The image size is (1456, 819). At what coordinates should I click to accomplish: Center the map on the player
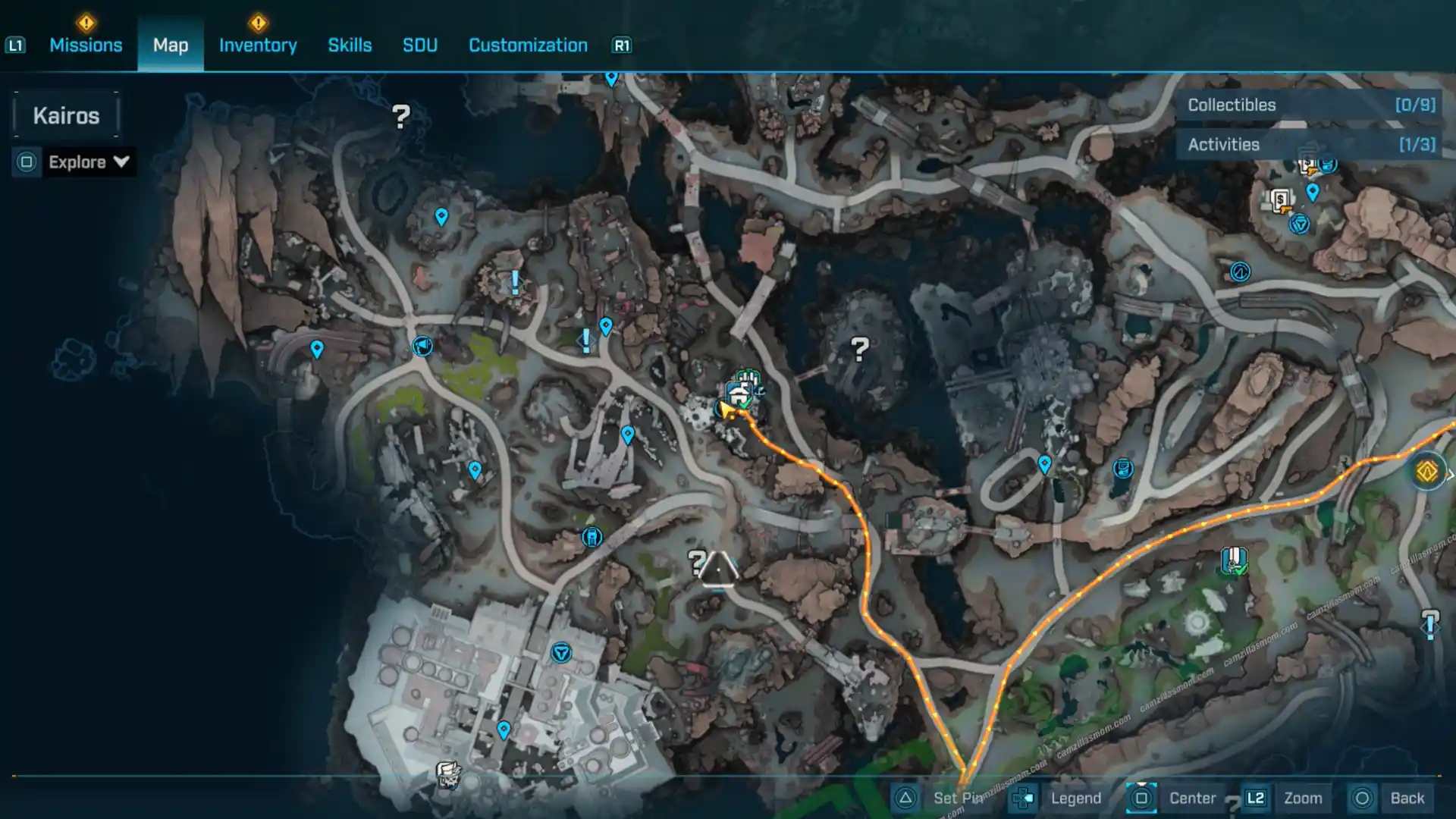pyautogui.click(x=1191, y=798)
